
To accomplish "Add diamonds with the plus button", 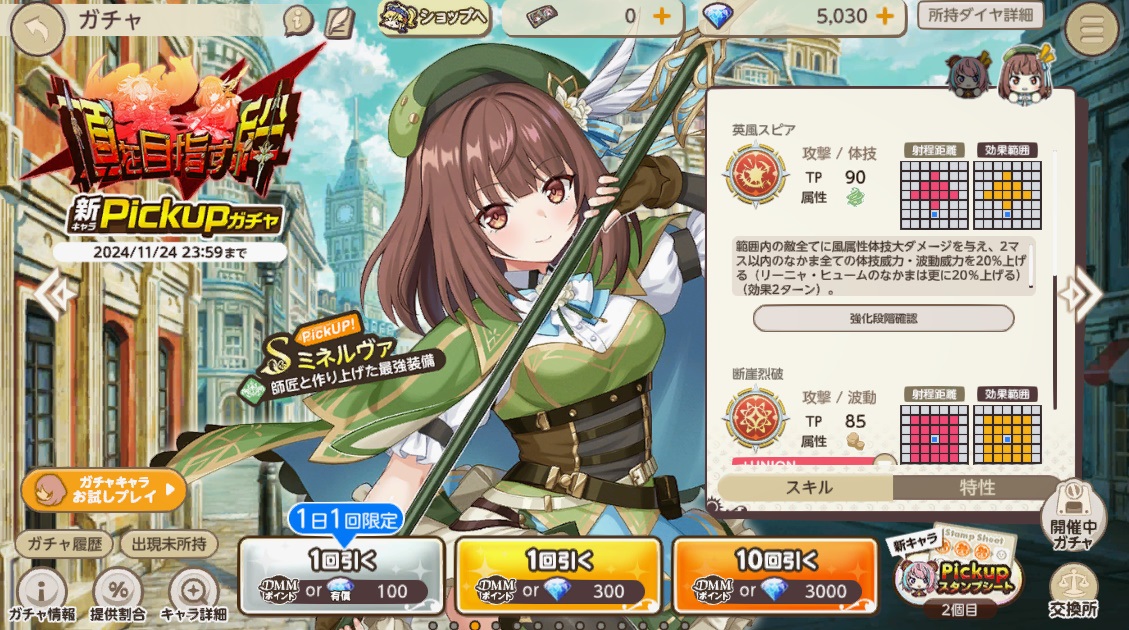I will click(884, 16).
